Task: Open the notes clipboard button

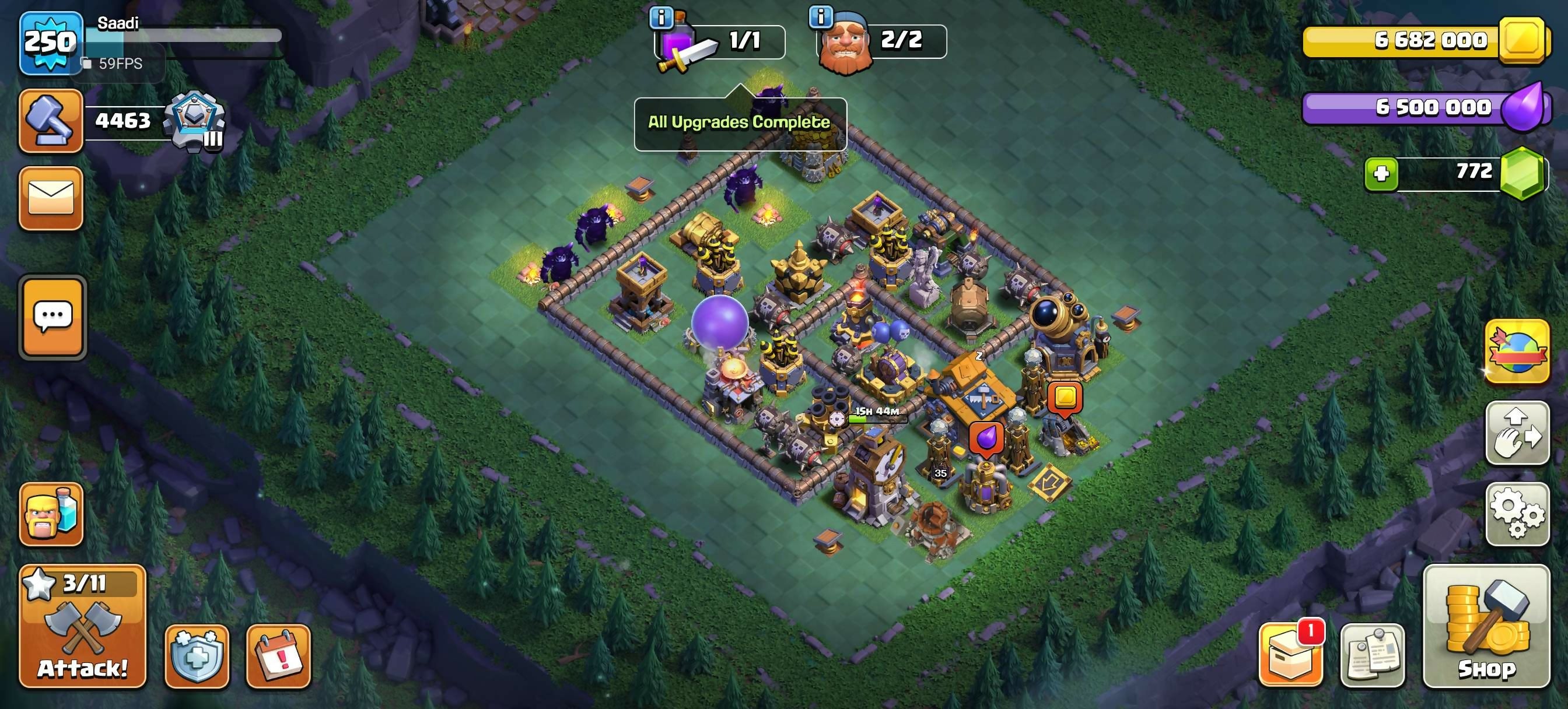Action: point(1372,655)
